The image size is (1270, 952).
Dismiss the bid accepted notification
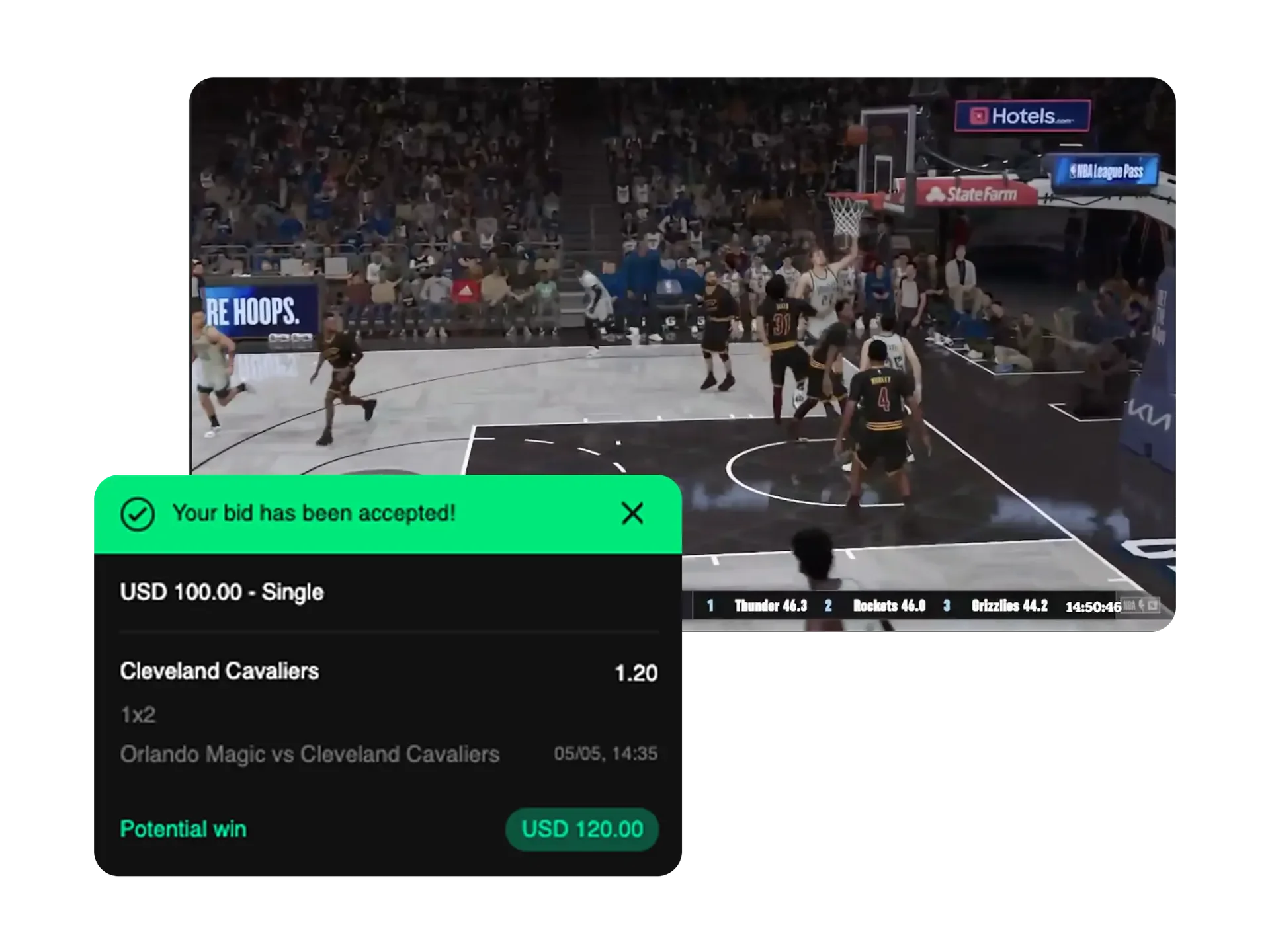pyautogui.click(x=632, y=513)
